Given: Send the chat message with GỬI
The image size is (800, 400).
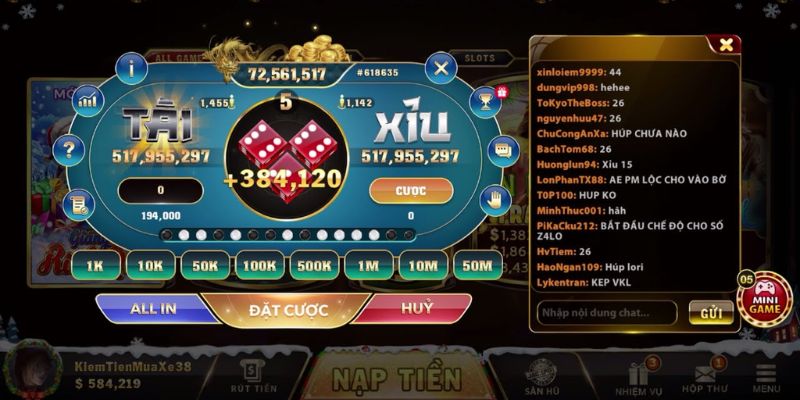Looking at the screenshot, I should (x=711, y=313).
